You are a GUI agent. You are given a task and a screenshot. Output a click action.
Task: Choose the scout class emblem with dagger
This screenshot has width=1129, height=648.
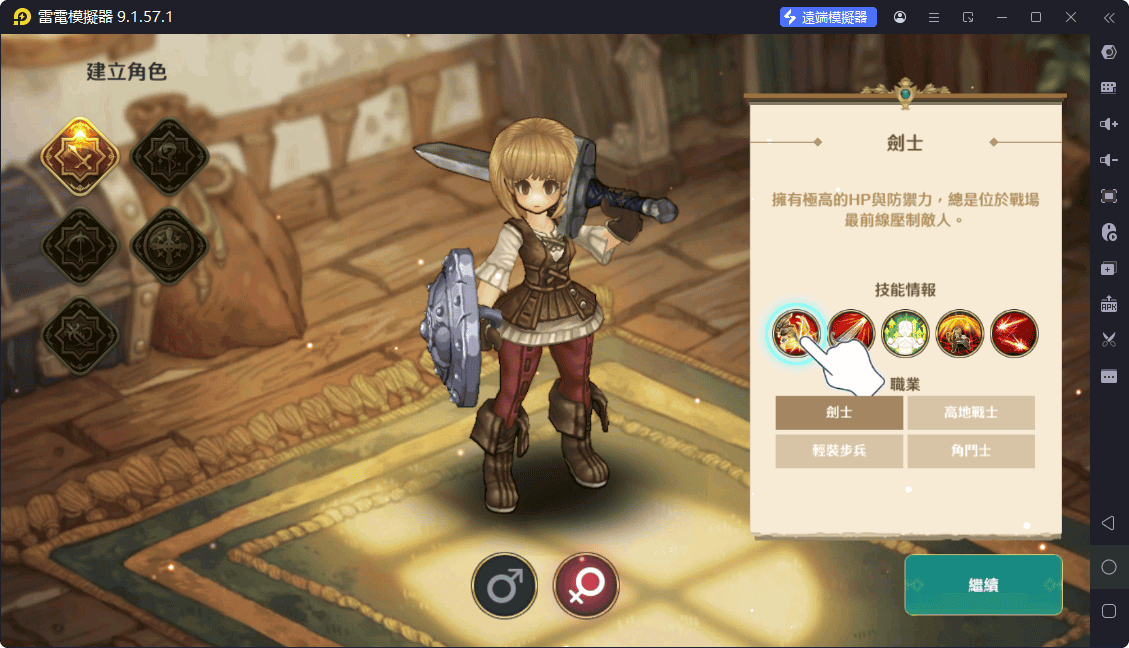[80, 334]
